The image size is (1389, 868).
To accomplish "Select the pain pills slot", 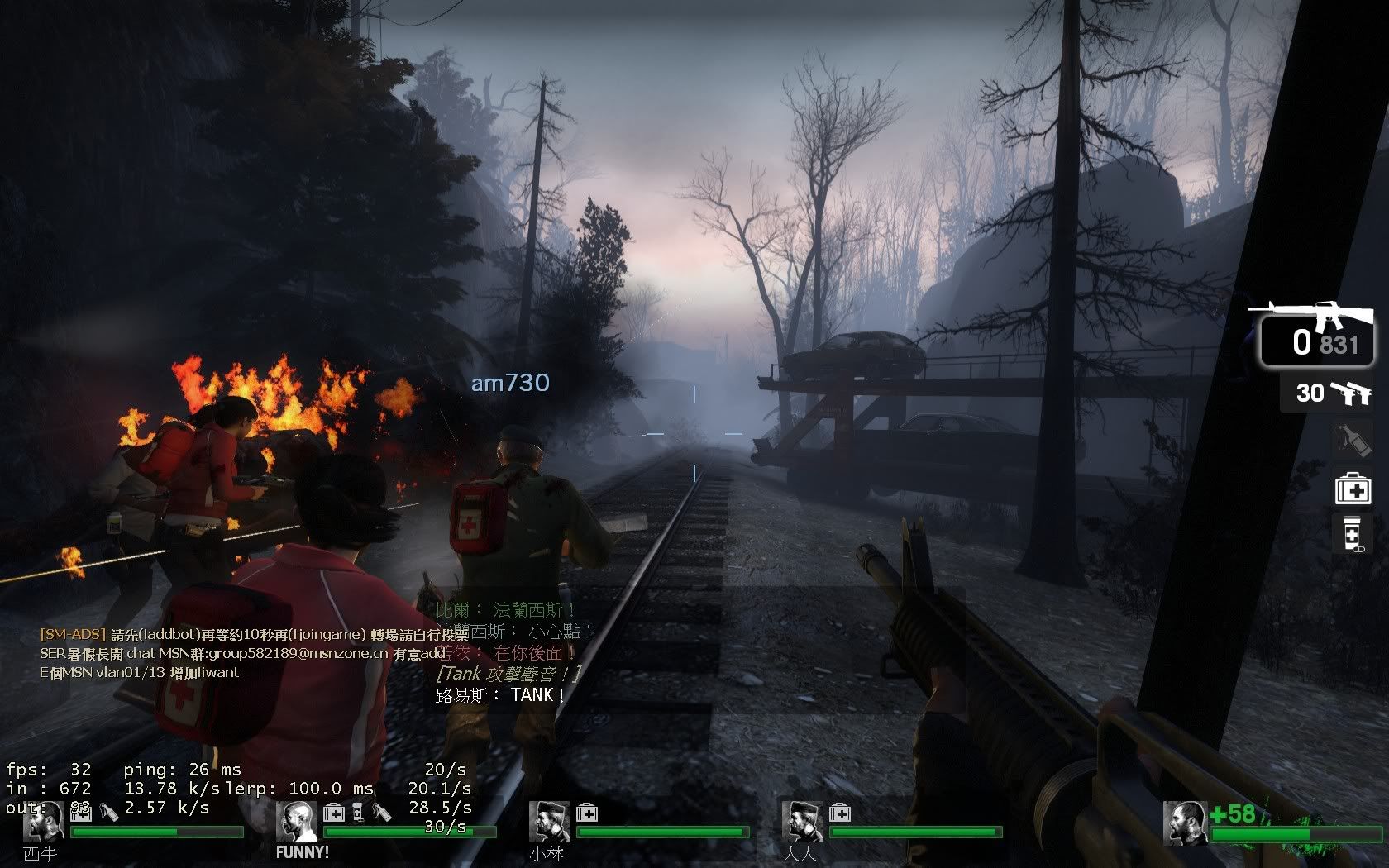I will click(x=1353, y=532).
